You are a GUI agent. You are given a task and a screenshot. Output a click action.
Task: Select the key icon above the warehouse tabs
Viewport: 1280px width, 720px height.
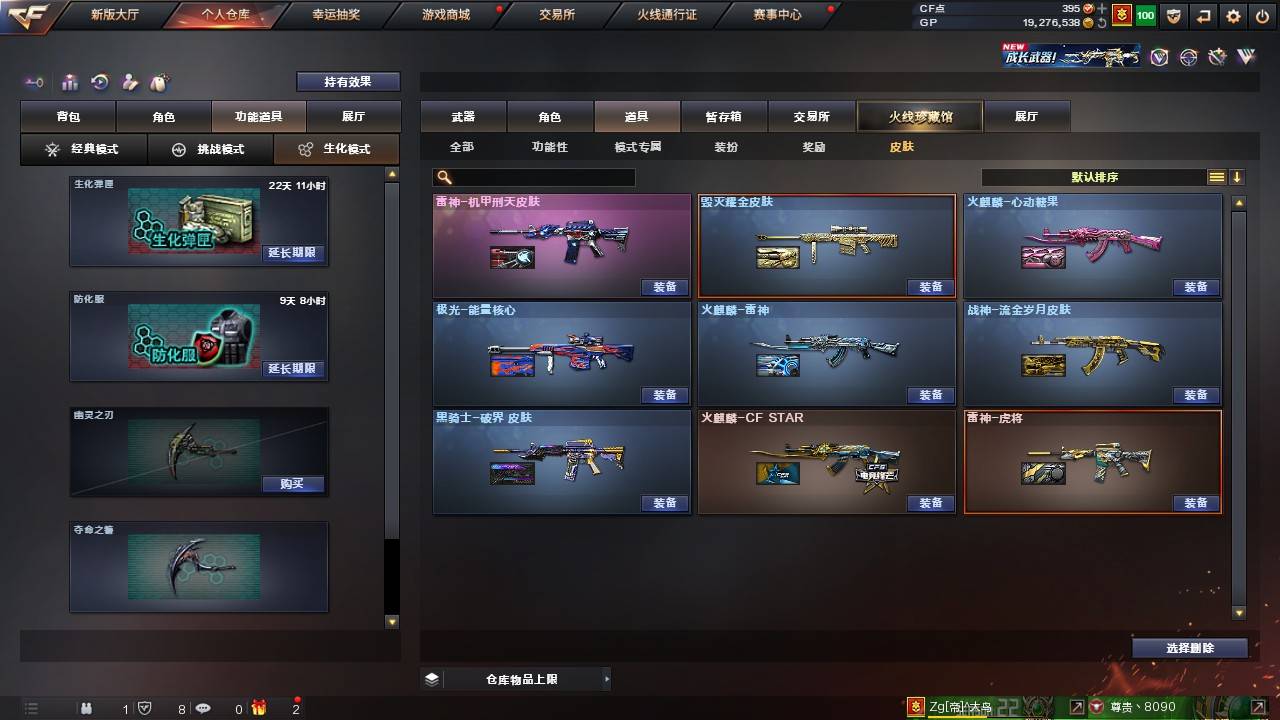pyautogui.click(x=35, y=83)
